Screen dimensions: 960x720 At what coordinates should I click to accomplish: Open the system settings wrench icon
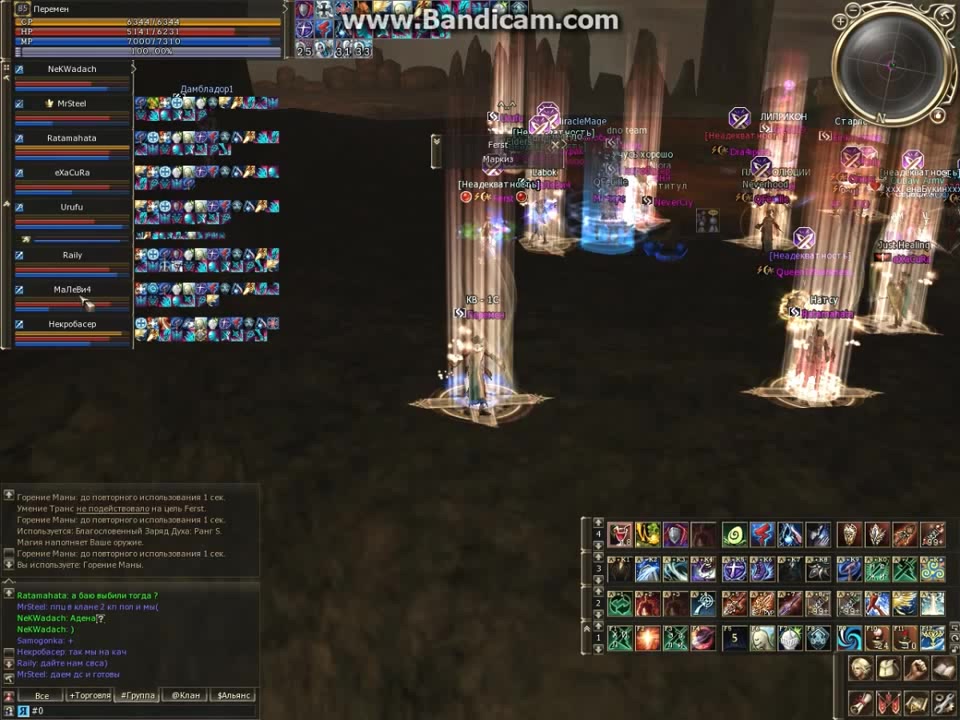coord(944,701)
